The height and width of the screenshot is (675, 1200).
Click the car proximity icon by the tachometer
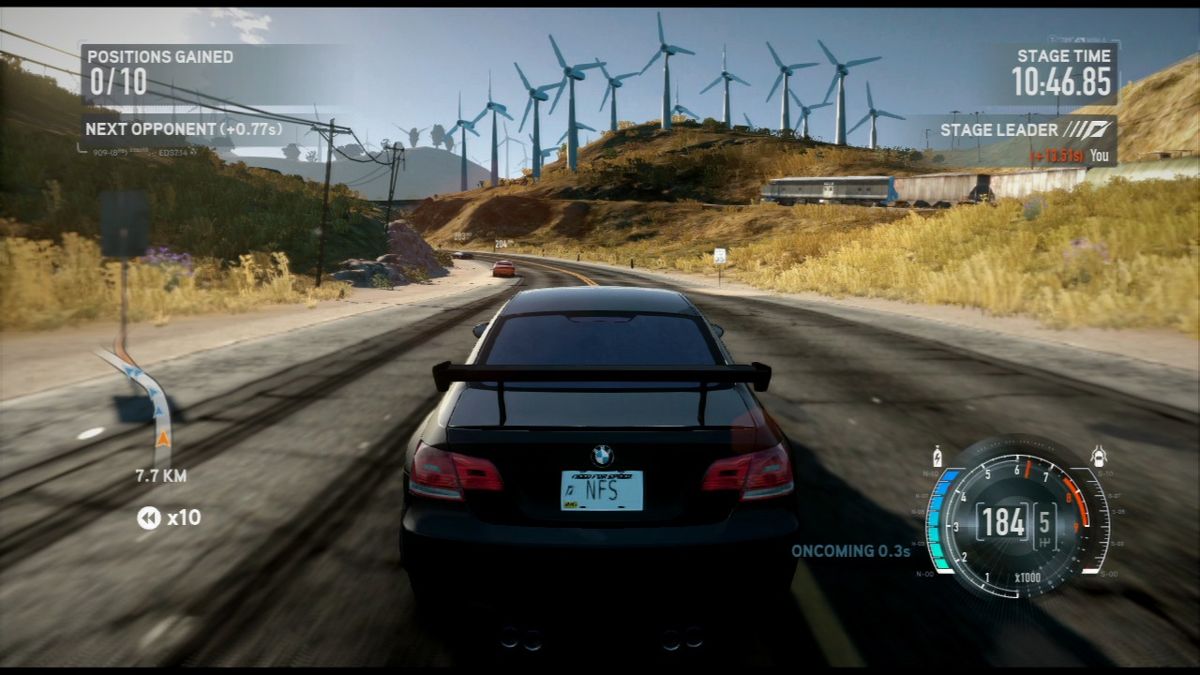point(1098,457)
